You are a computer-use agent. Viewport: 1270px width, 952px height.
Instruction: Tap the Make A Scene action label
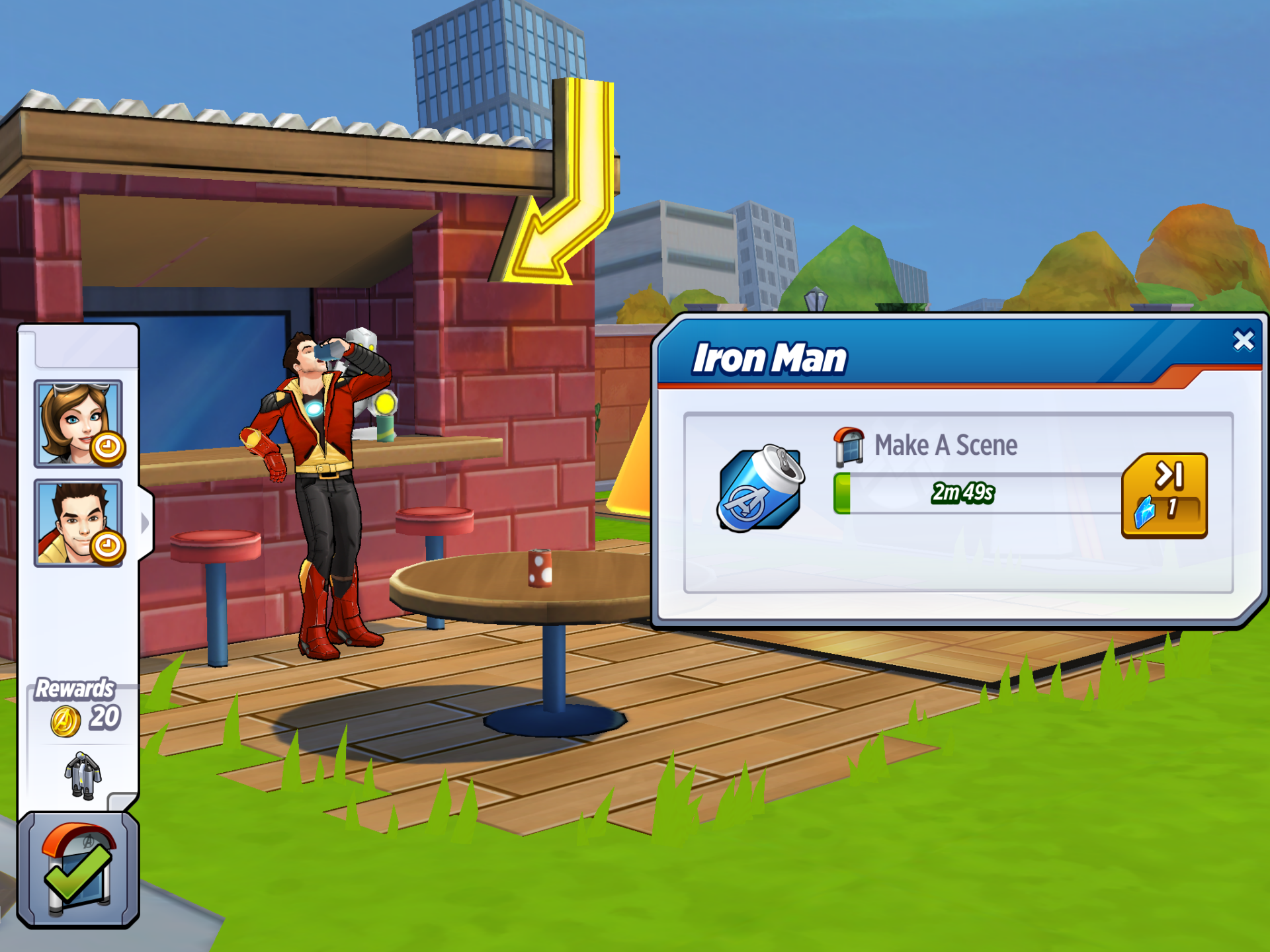pyautogui.click(x=945, y=446)
